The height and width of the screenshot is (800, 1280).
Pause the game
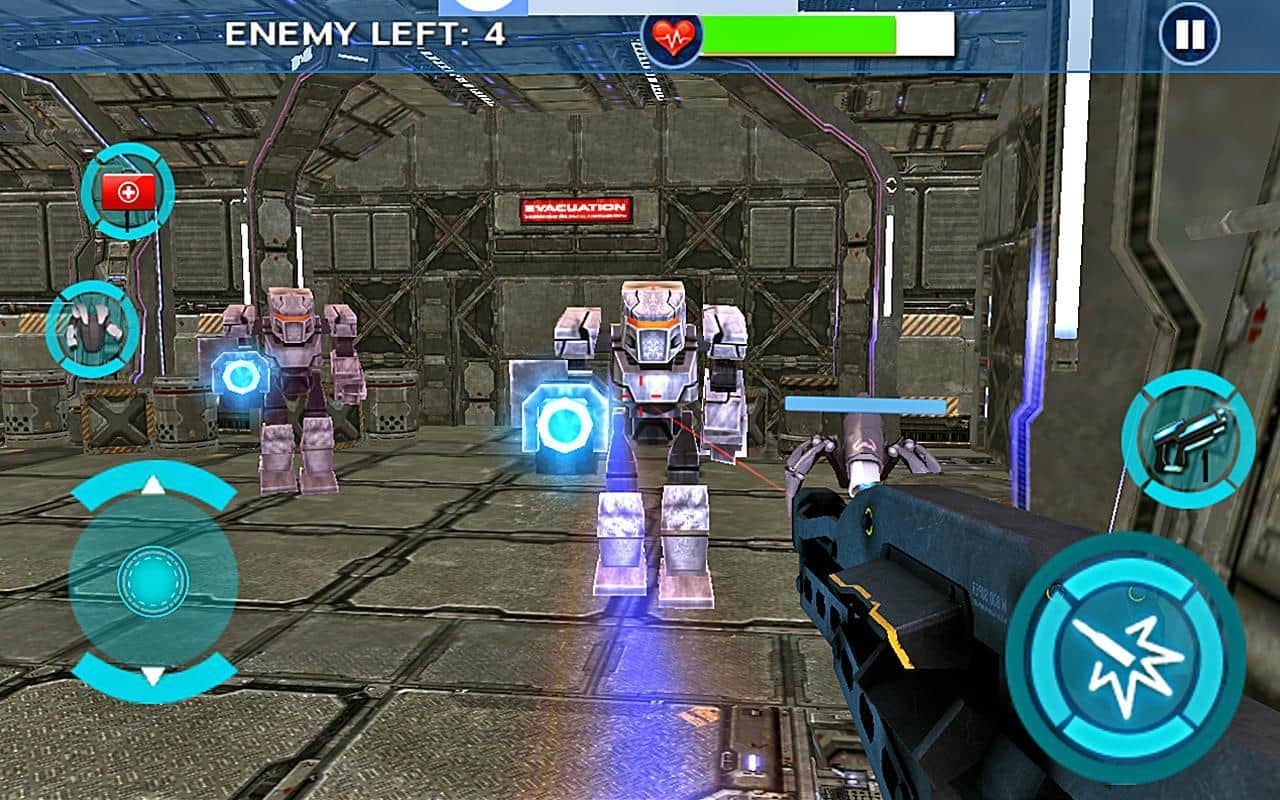click(x=1189, y=35)
